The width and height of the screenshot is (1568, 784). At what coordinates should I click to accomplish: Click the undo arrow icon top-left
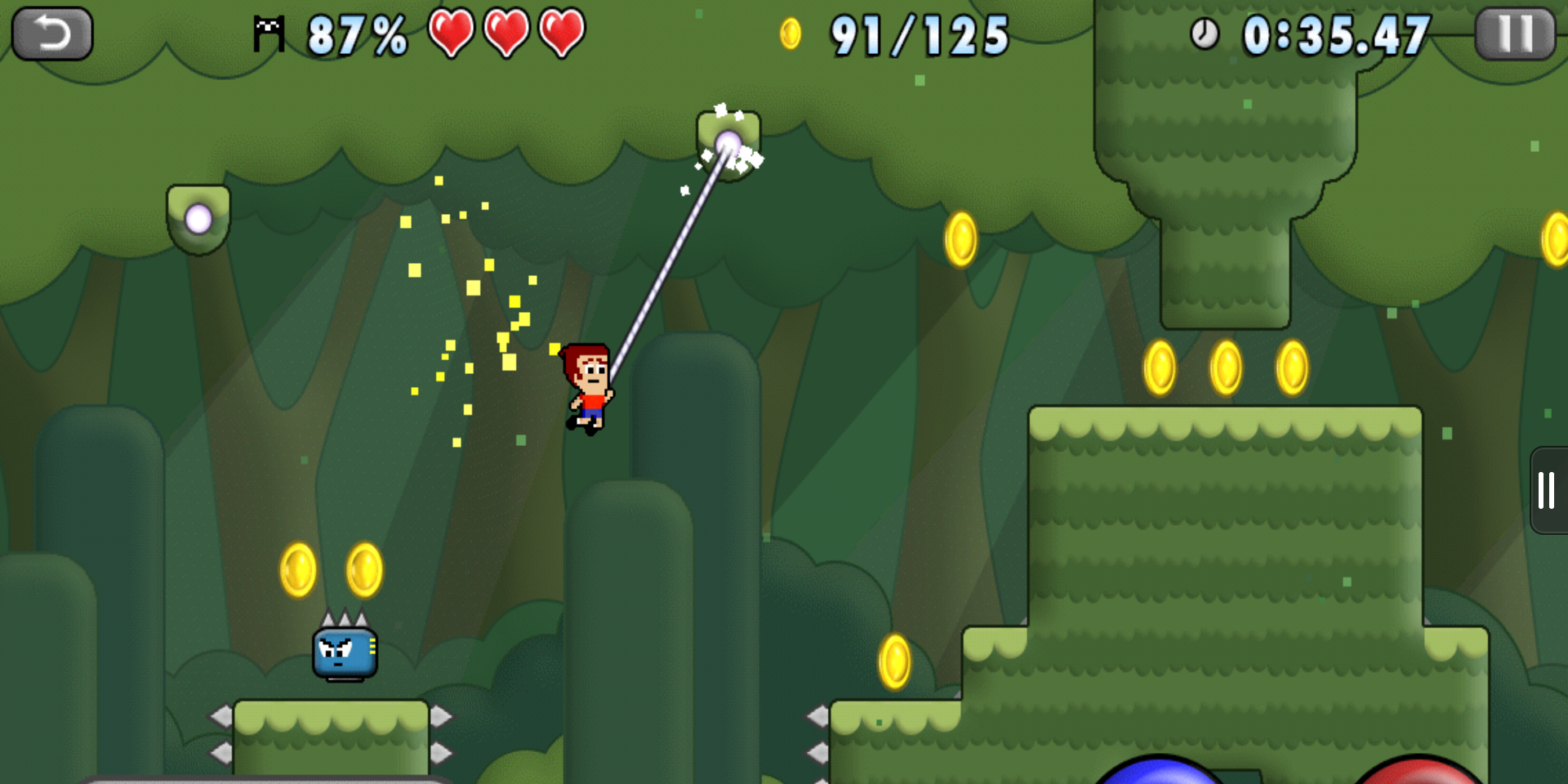coord(51,33)
